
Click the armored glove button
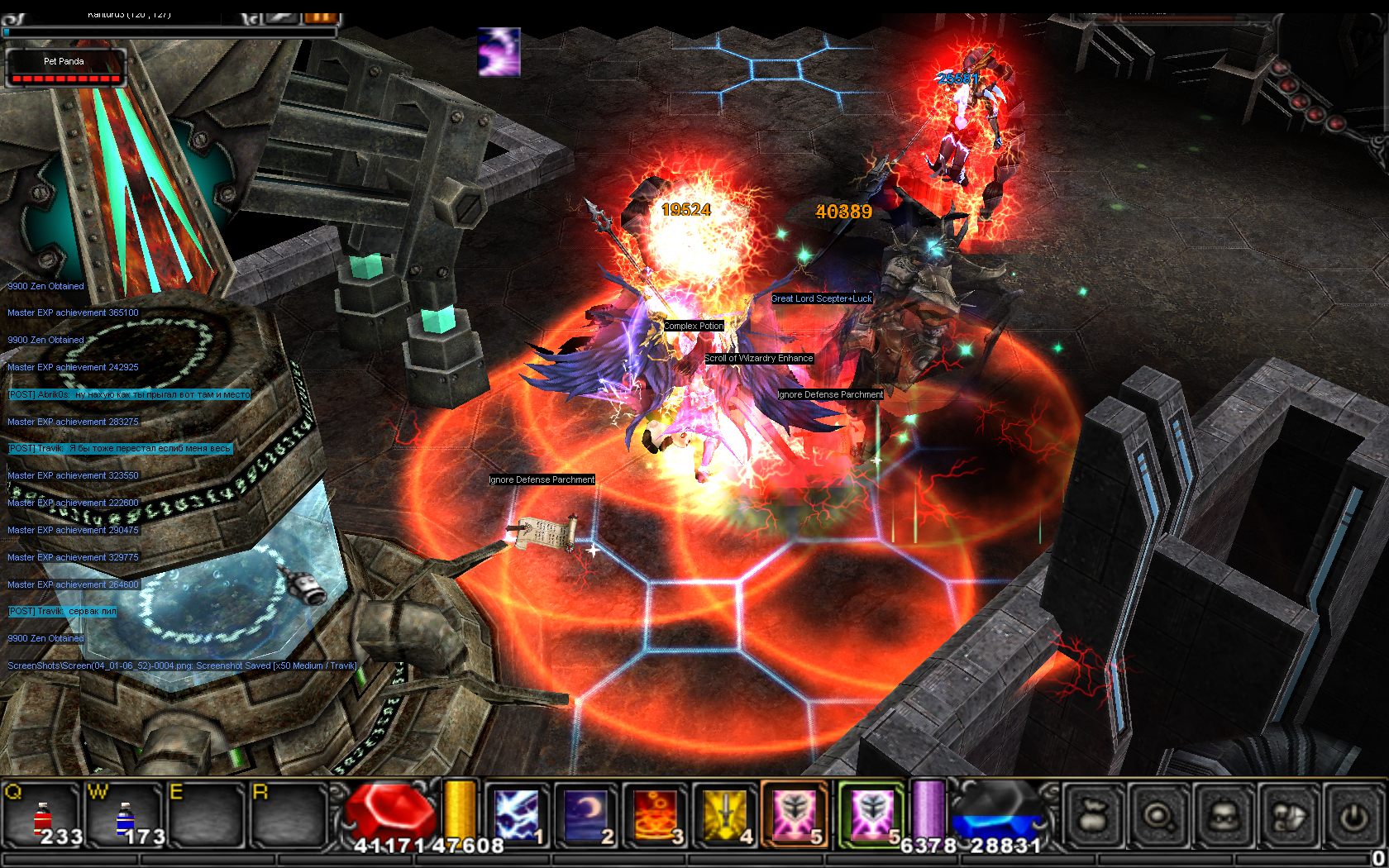tap(1289, 817)
